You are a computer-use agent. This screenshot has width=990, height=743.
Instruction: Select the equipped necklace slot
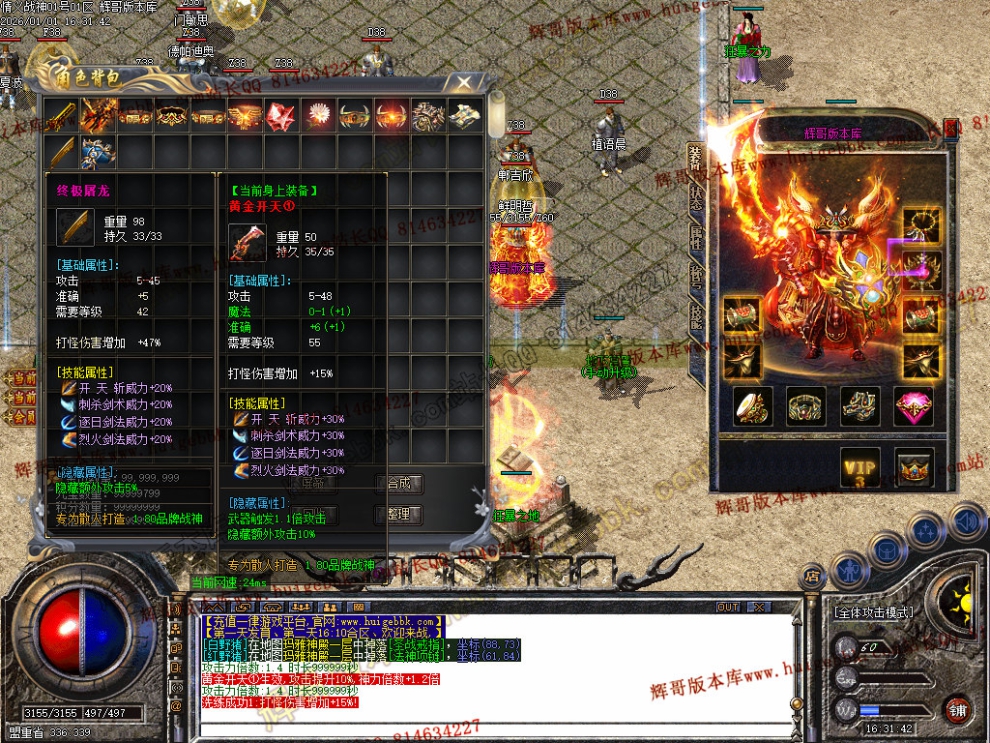(922, 225)
